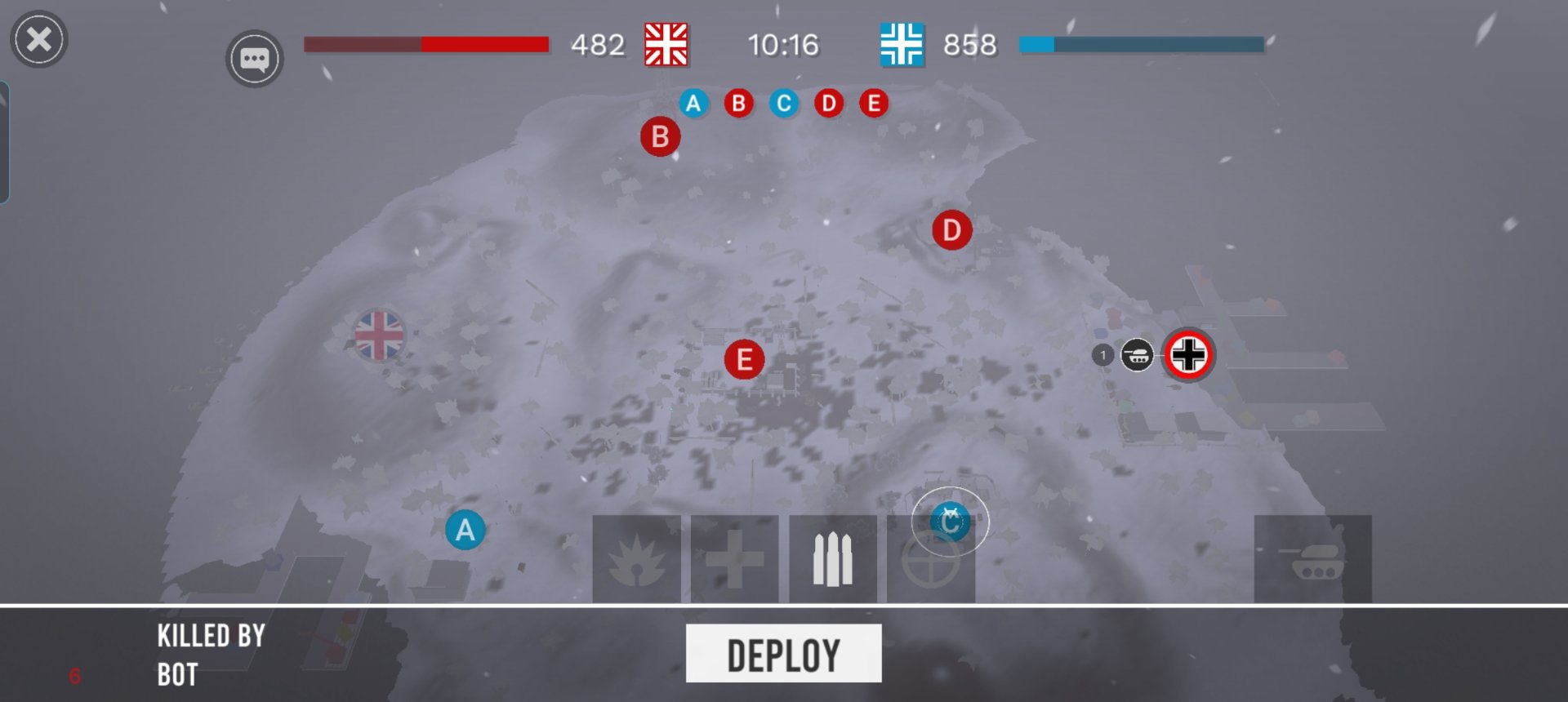Pick the large blue capture point A marker
1568x702 pixels.
(x=465, y=531)
